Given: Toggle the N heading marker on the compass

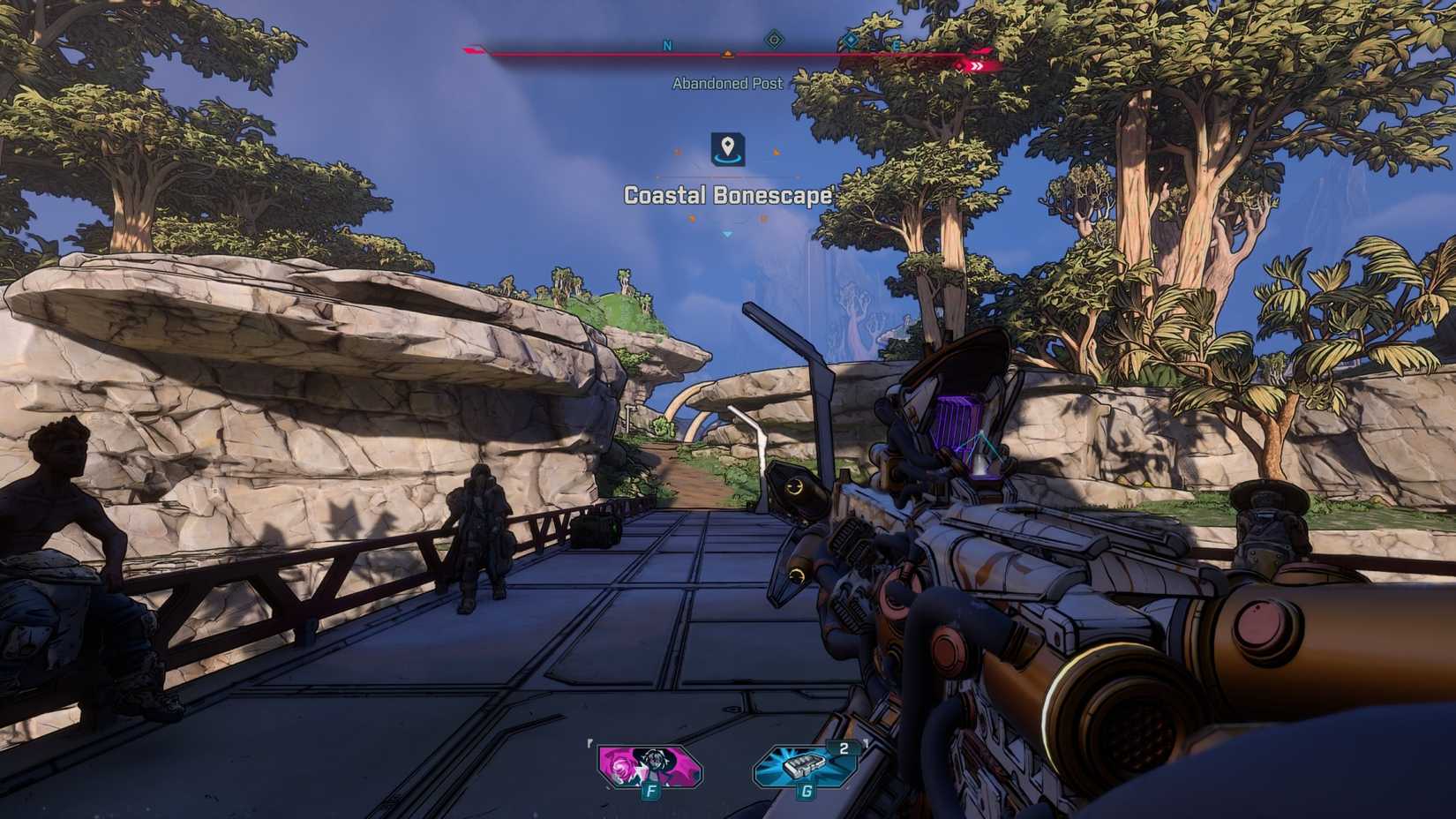Looking at the screenshot, I should click(667, 46).
